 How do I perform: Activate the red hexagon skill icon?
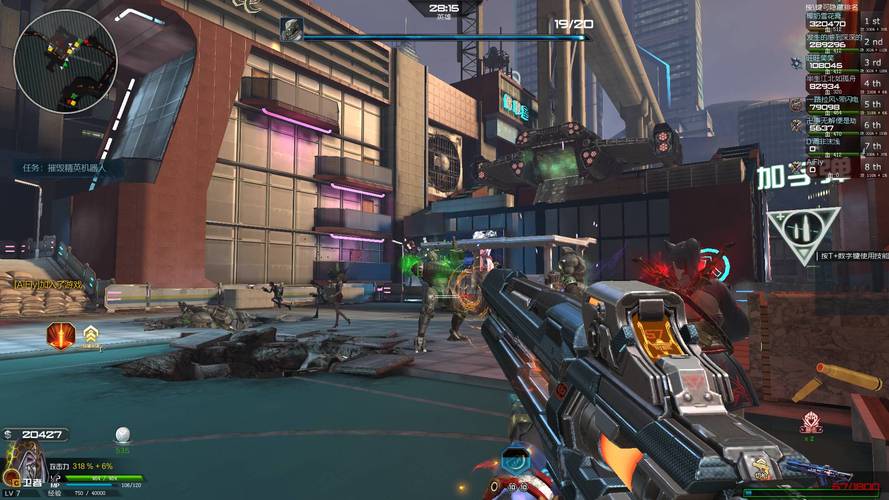click(60, 334)
